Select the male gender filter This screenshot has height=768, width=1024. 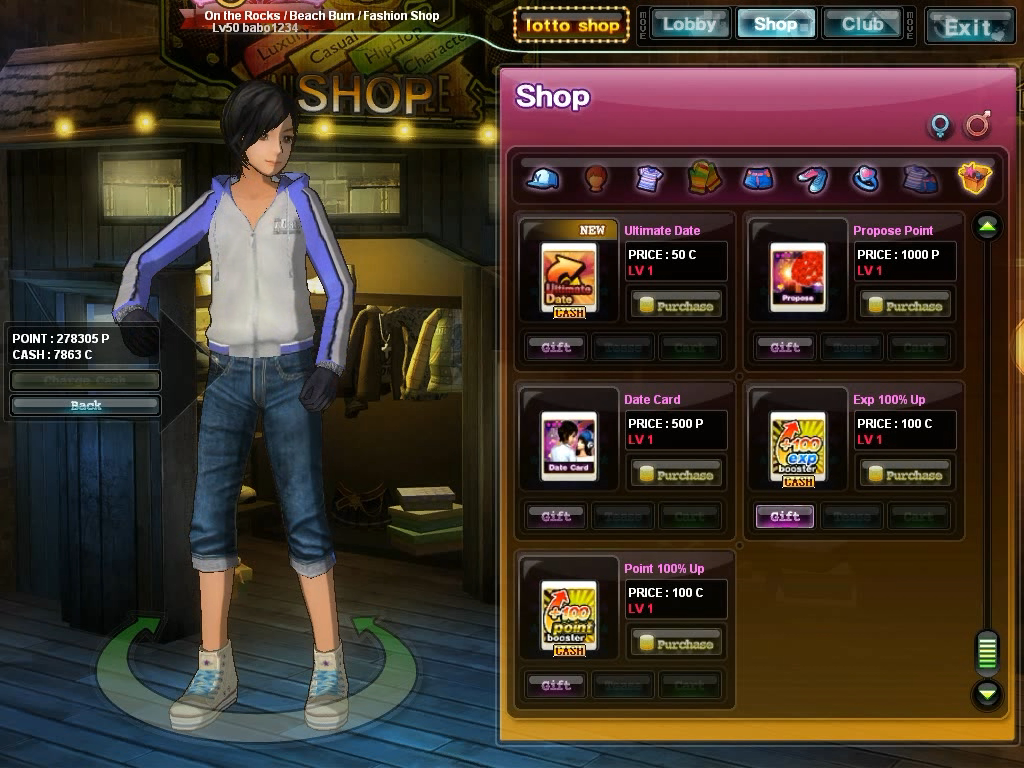point(977,126)
